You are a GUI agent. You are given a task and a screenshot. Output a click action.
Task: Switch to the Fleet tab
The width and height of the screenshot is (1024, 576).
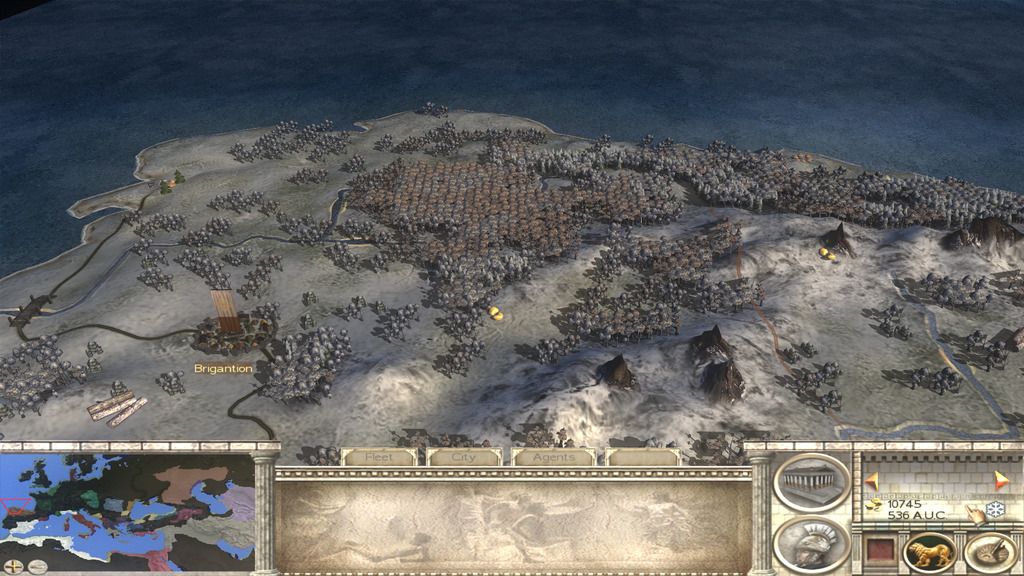(x=378, y=457)
